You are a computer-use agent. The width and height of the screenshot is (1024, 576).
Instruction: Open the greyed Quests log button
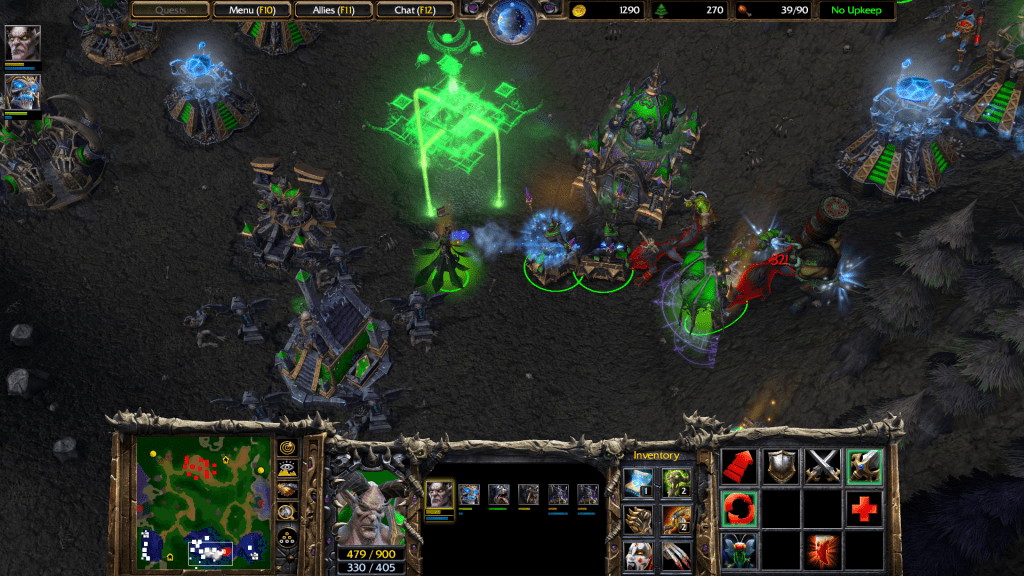pyautogui.click(x=171, y=10)
